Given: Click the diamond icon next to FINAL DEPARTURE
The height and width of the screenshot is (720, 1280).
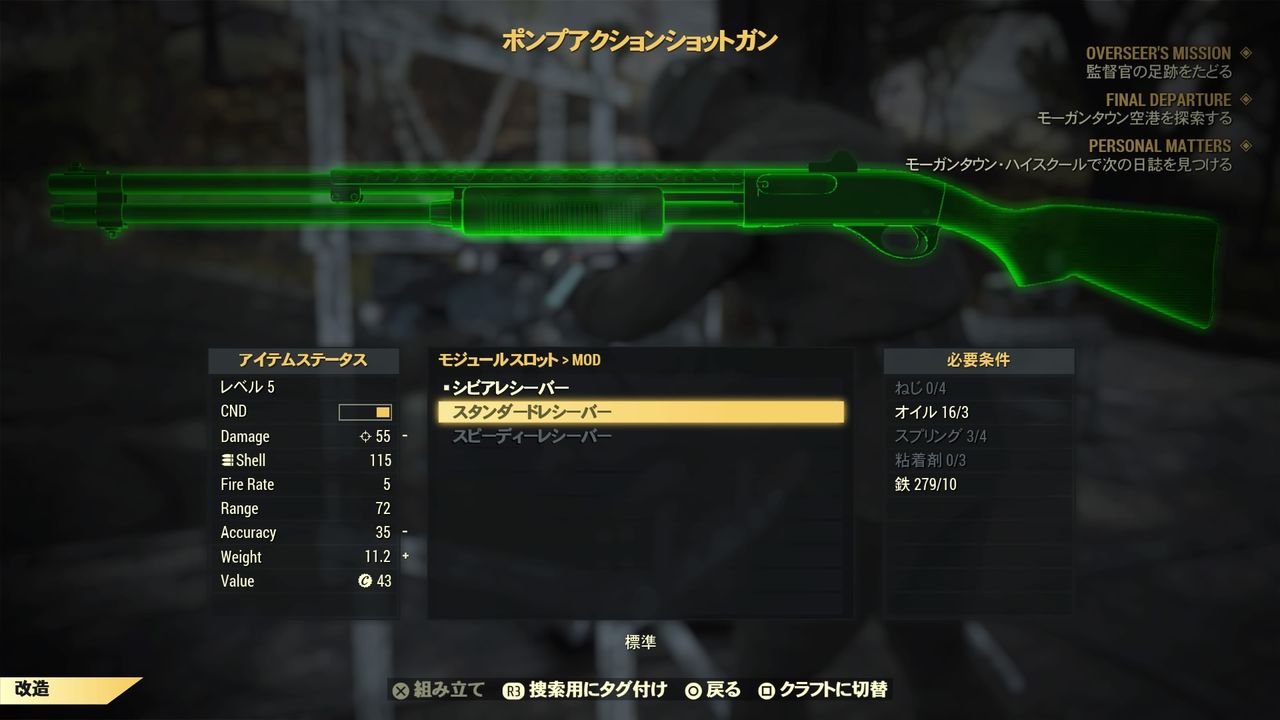Looking at the screenshot, I should [1245, 99].
